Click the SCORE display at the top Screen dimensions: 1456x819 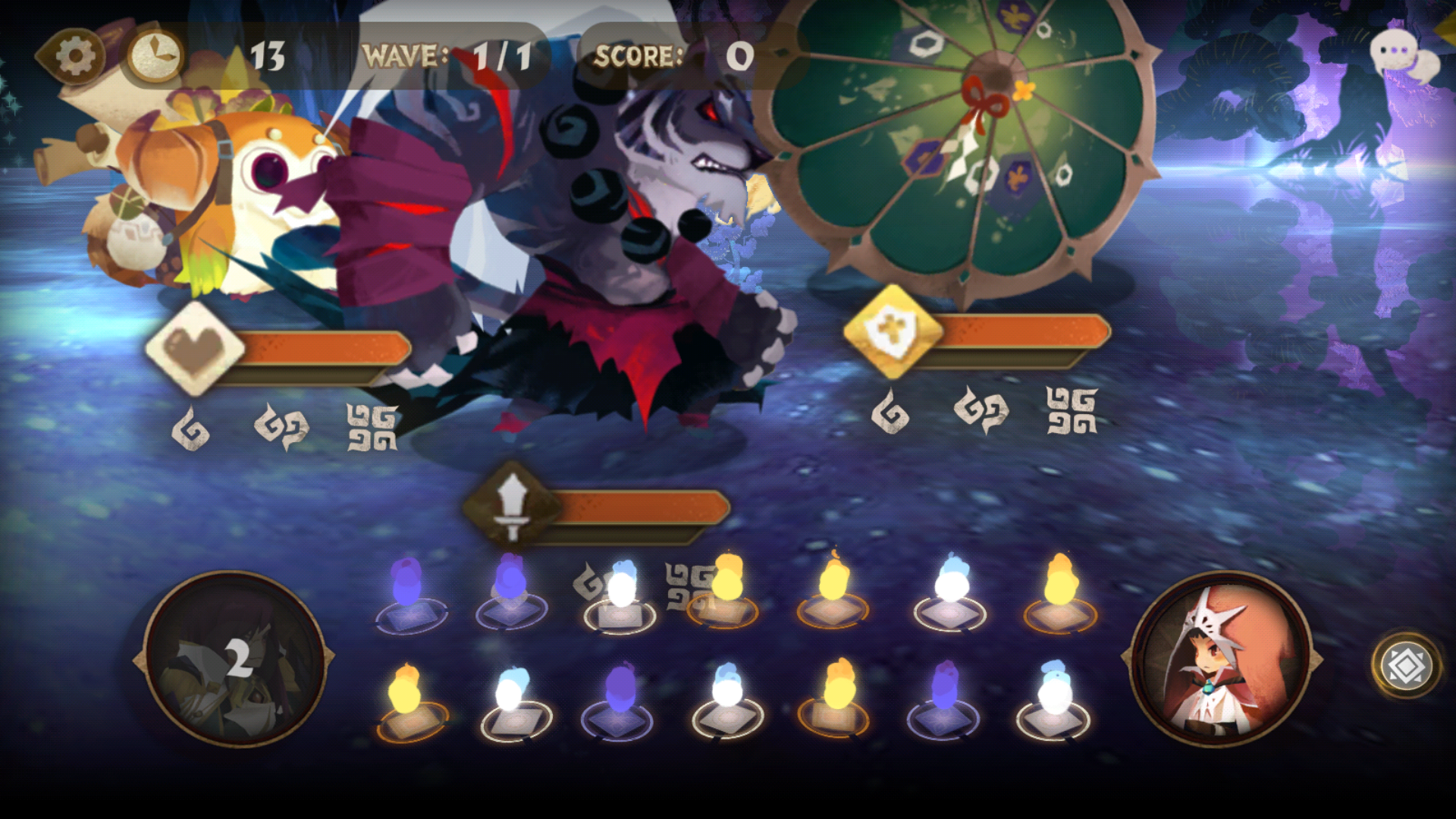point(667,55)
